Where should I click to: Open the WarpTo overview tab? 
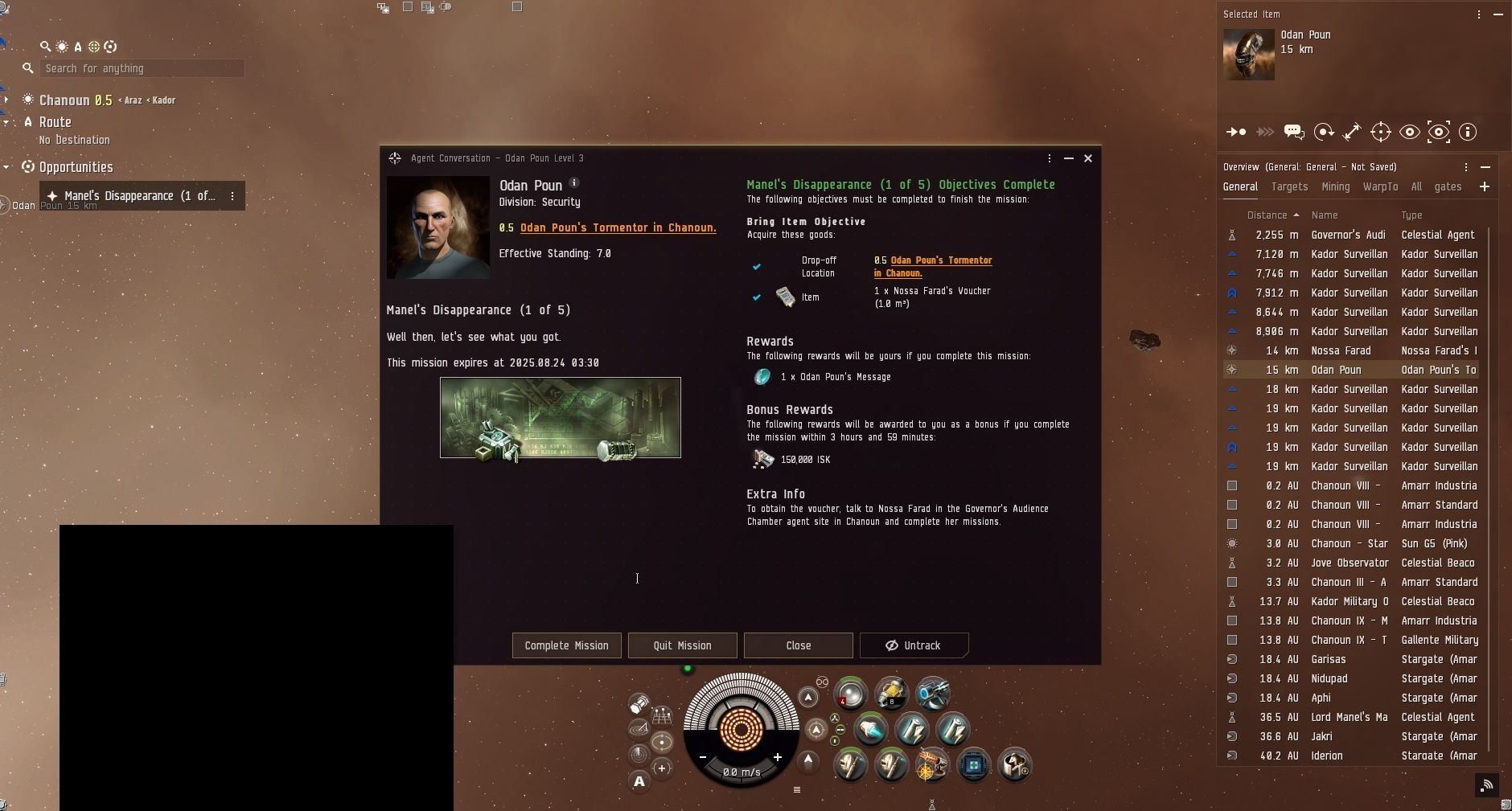tap(1380, 186)
